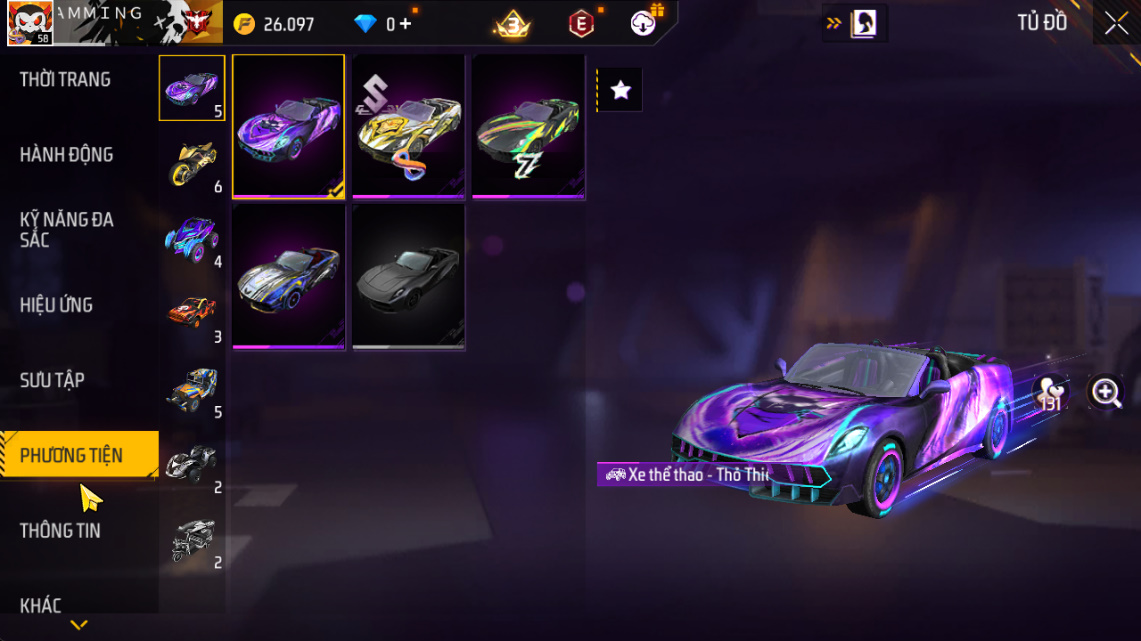The width and height of the screenshot is (1141, 641).
Task: Select the plain grey sports car skin
Action: pos(408,277)
